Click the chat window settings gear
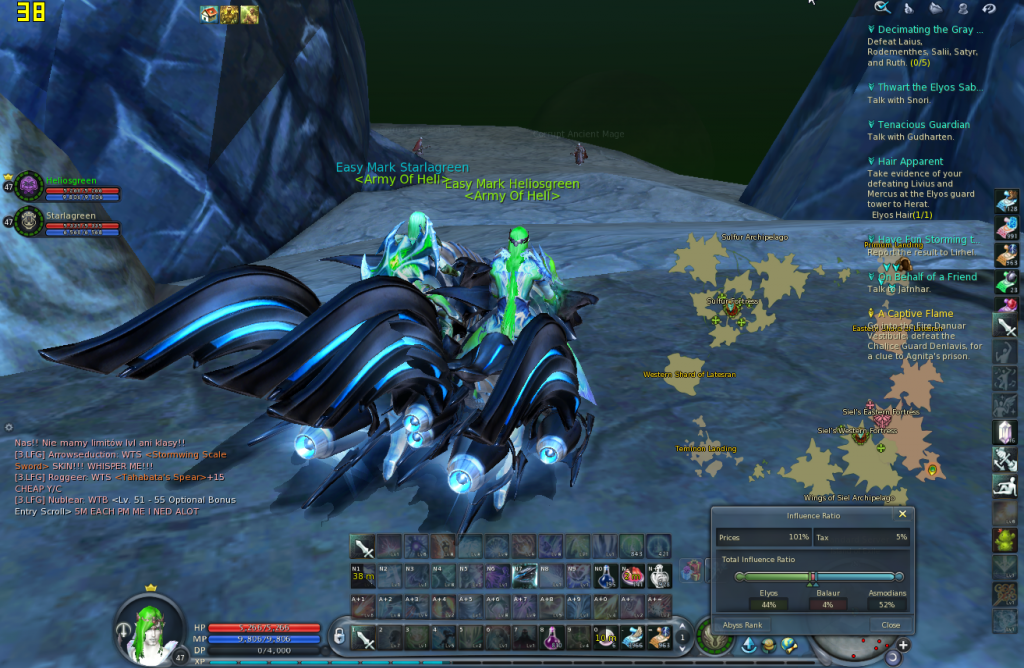 click(9, 427)
